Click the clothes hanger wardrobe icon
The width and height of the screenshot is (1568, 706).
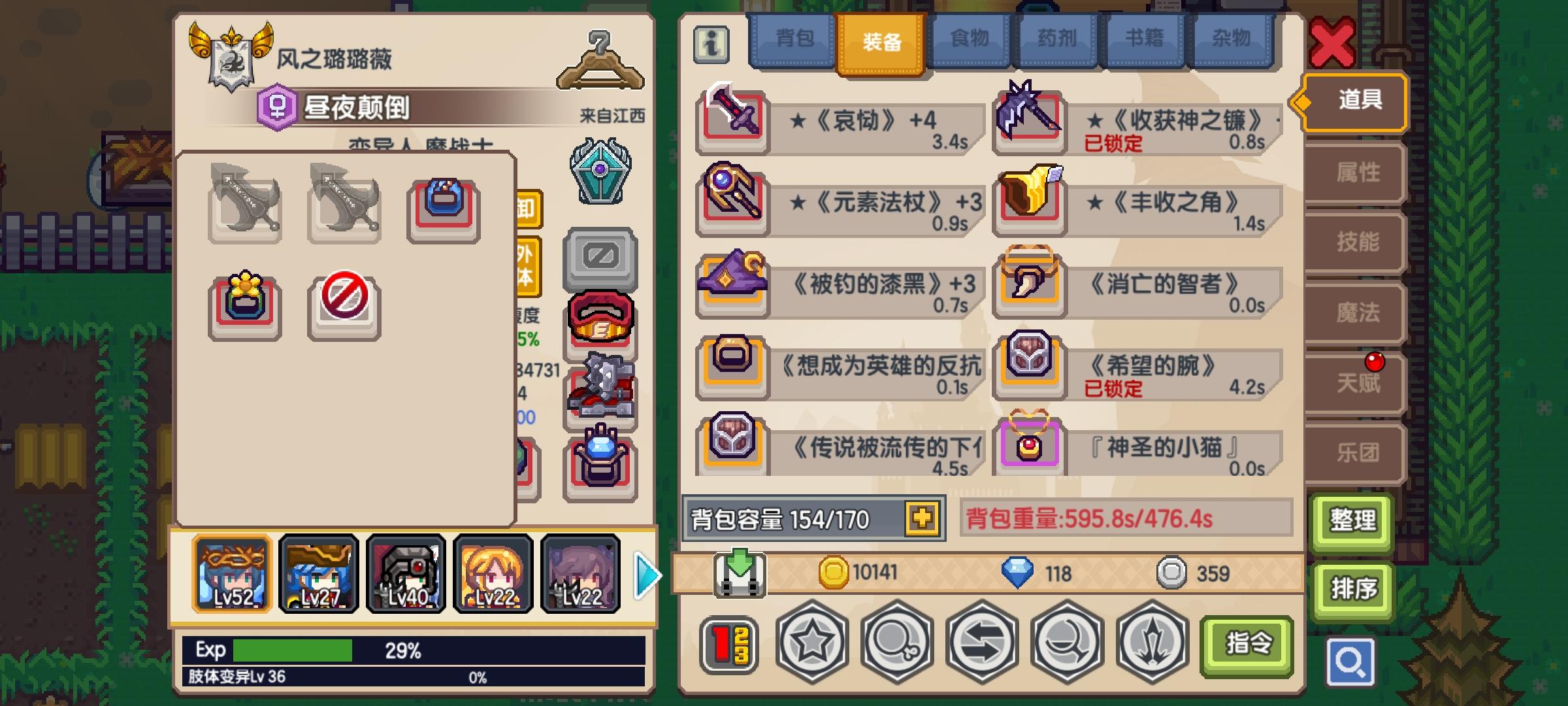tap(604, 62)
